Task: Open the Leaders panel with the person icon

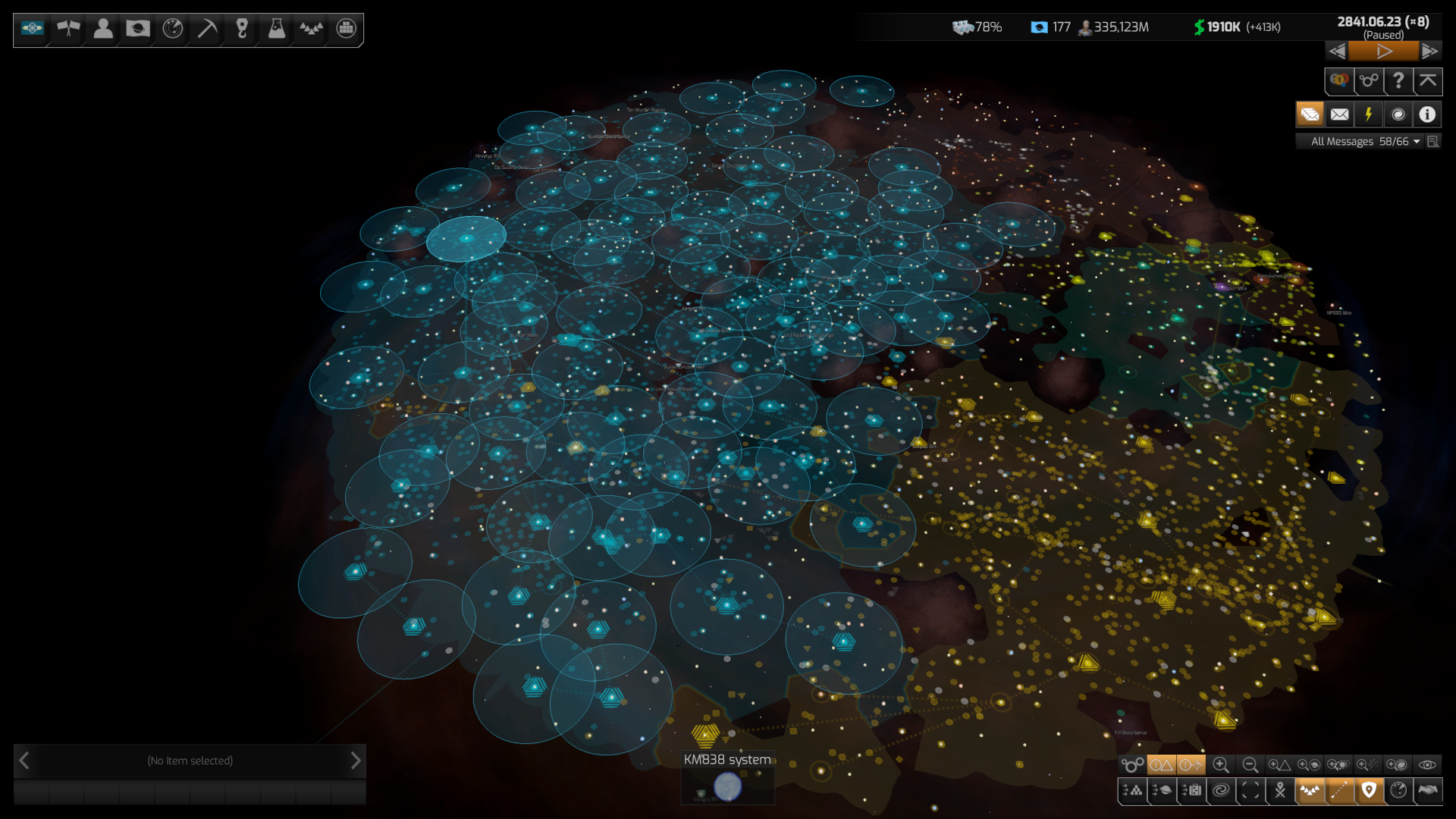Action: [x=102, y=30]
